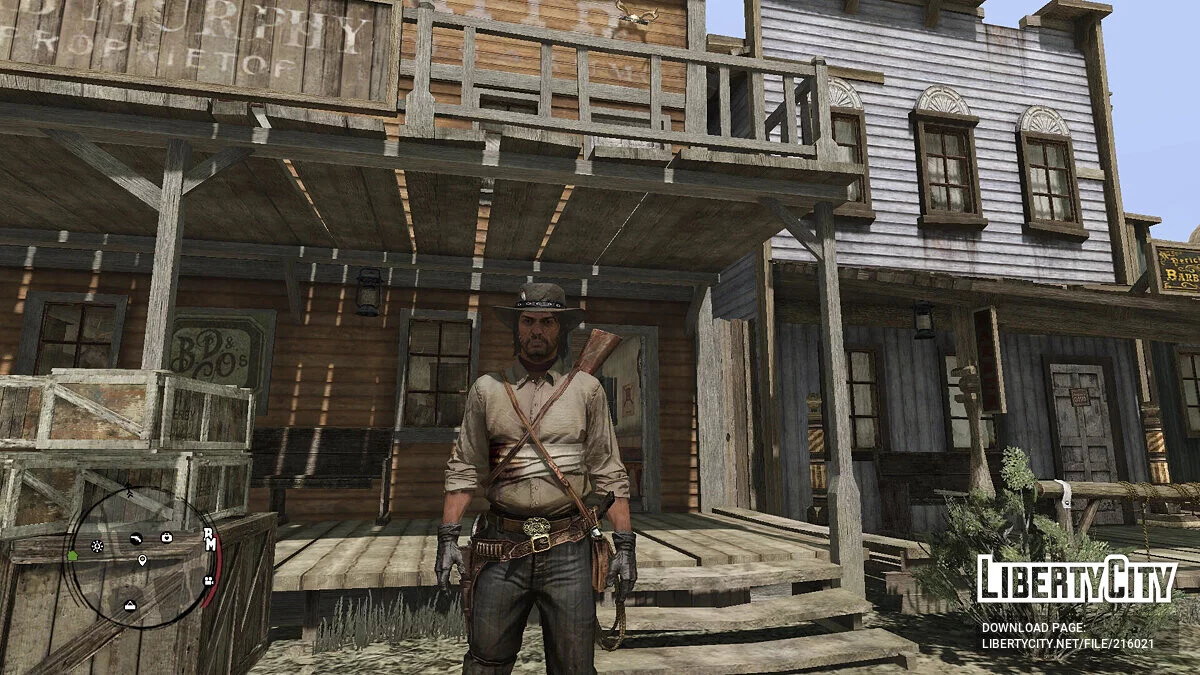Open the LibertyCity.net file download link
The image size is (1200, 675).
pos(1067,643)
